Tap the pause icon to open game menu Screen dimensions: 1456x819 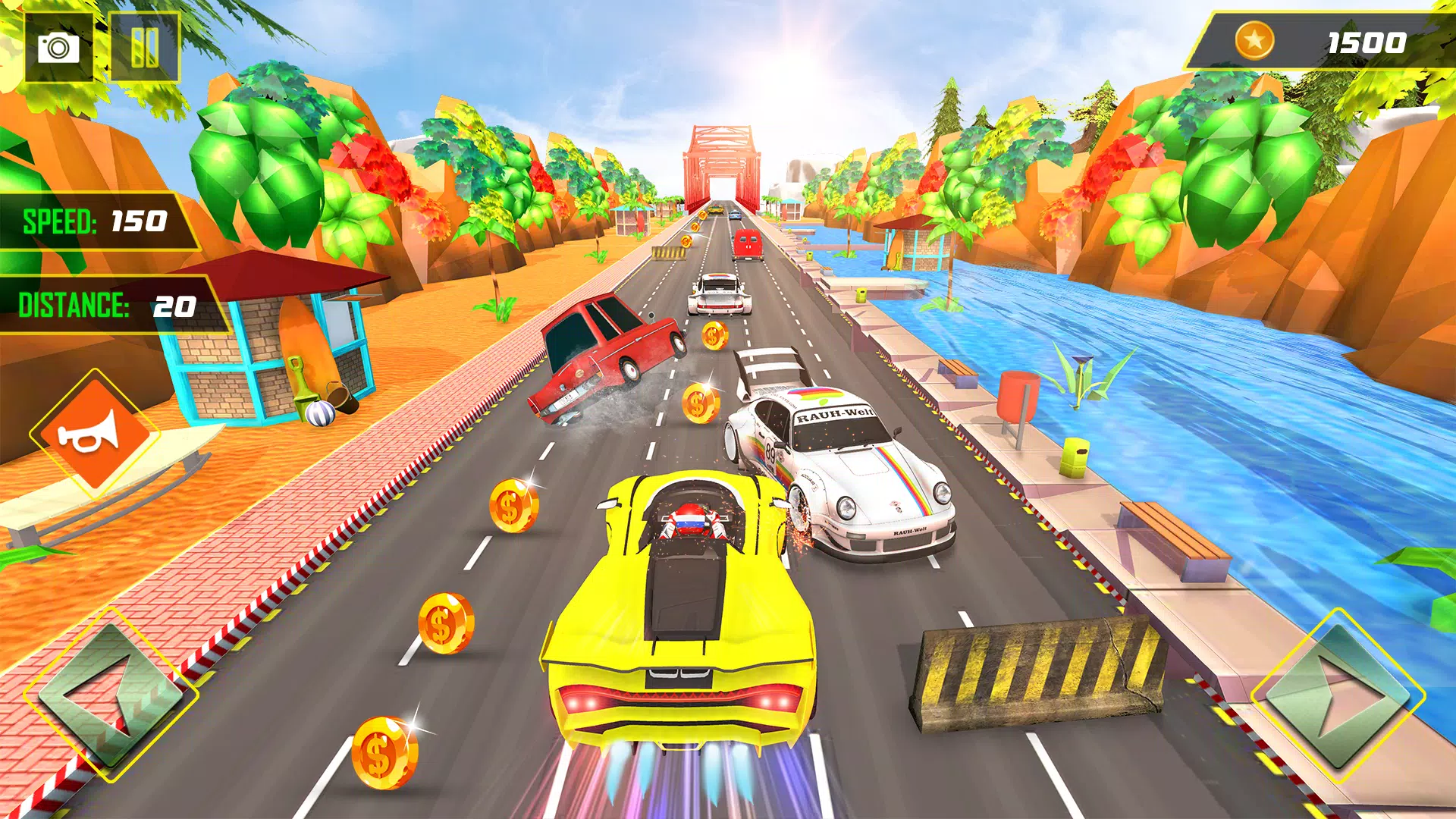coord(146,45)
